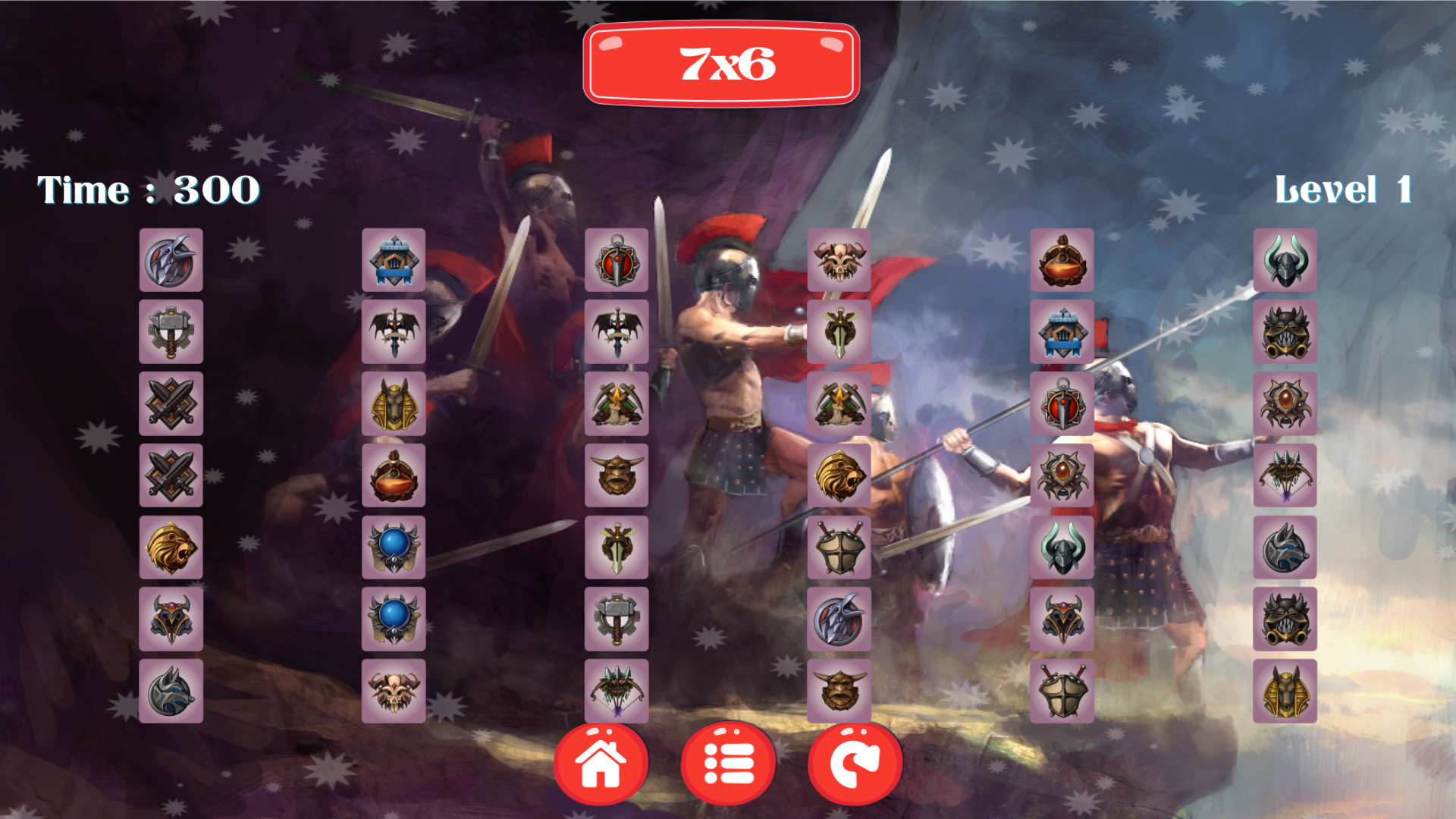This screenshot has width=1456, height=819.
Task: Click the horned skull tile atop column four
Action: pos(839,262)
